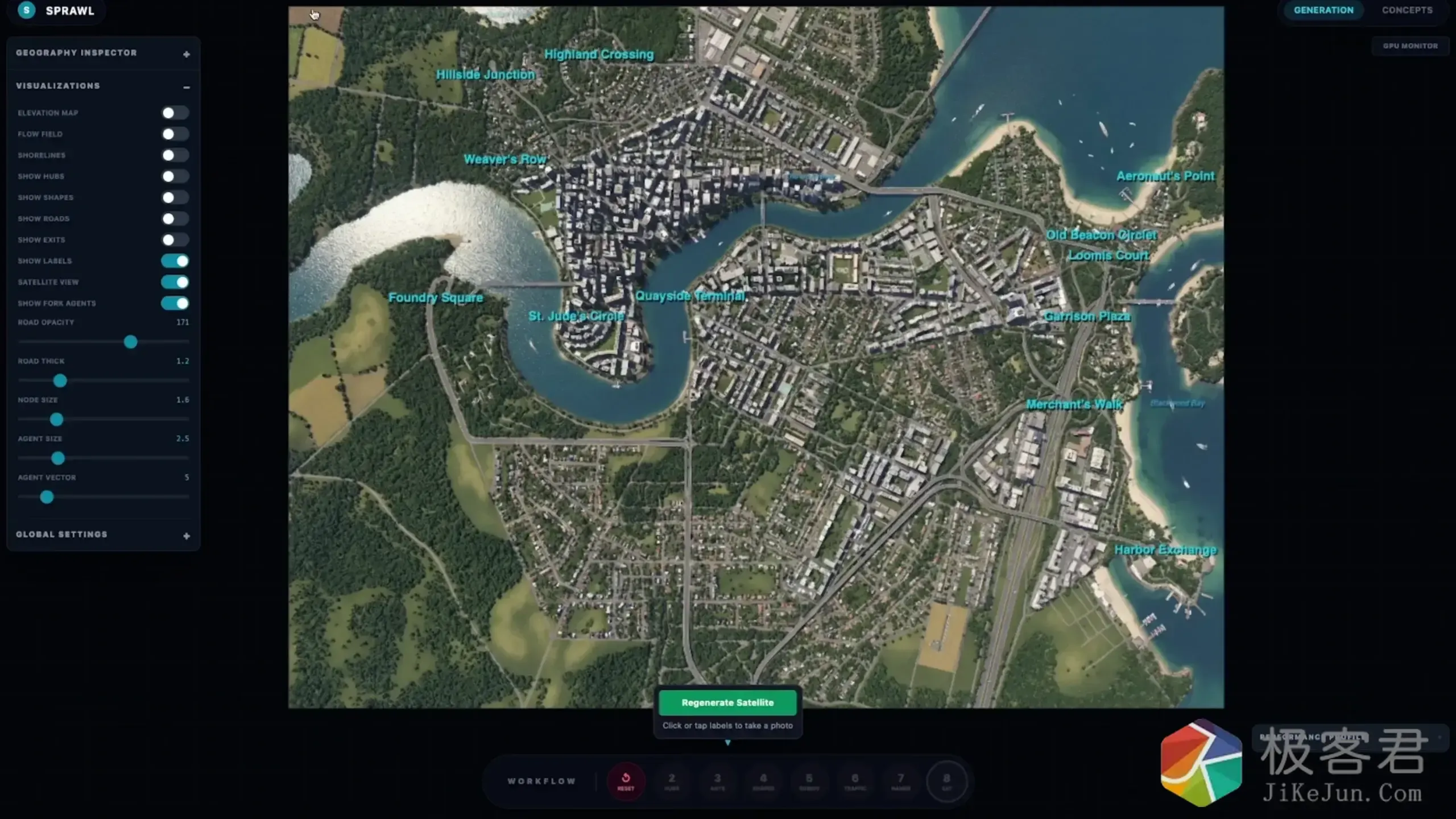Screen dimensions: 1456x819
Task: Expand the Geography Inspector section
Action: [187, 54]
